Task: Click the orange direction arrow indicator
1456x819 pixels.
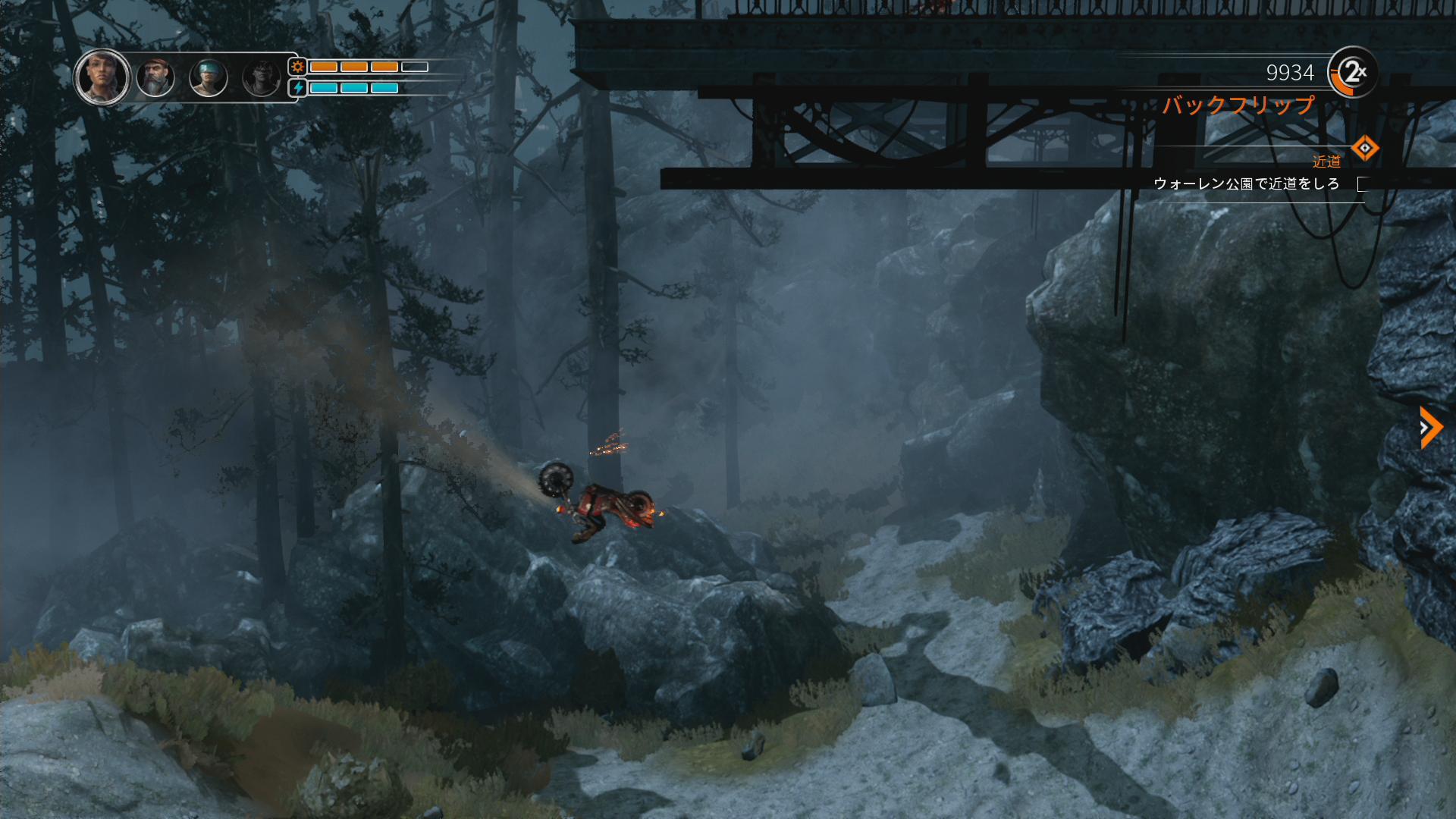Action: [1429, 428]
